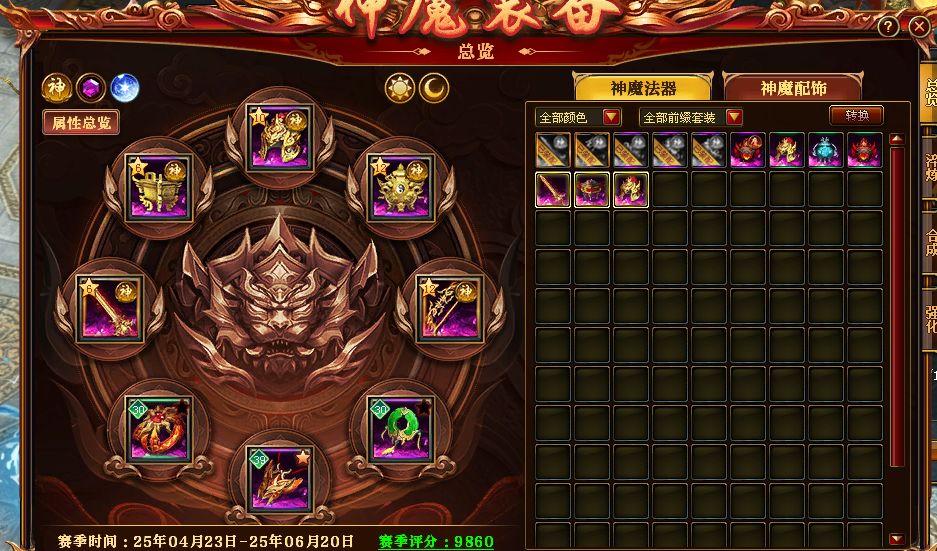Switch to the 神魔法器 tab

point(642,88)
